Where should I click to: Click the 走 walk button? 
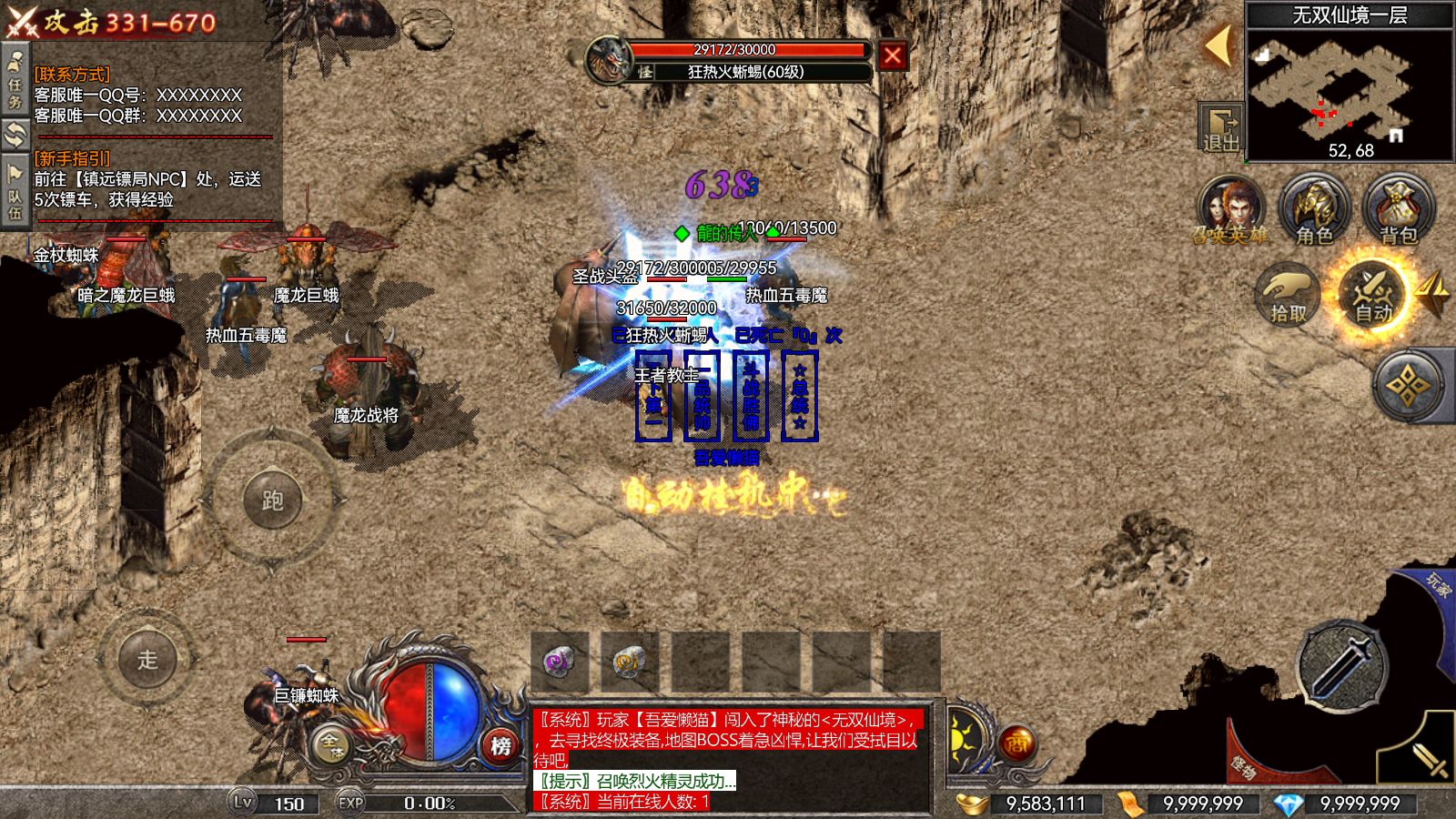click(147, 659)
